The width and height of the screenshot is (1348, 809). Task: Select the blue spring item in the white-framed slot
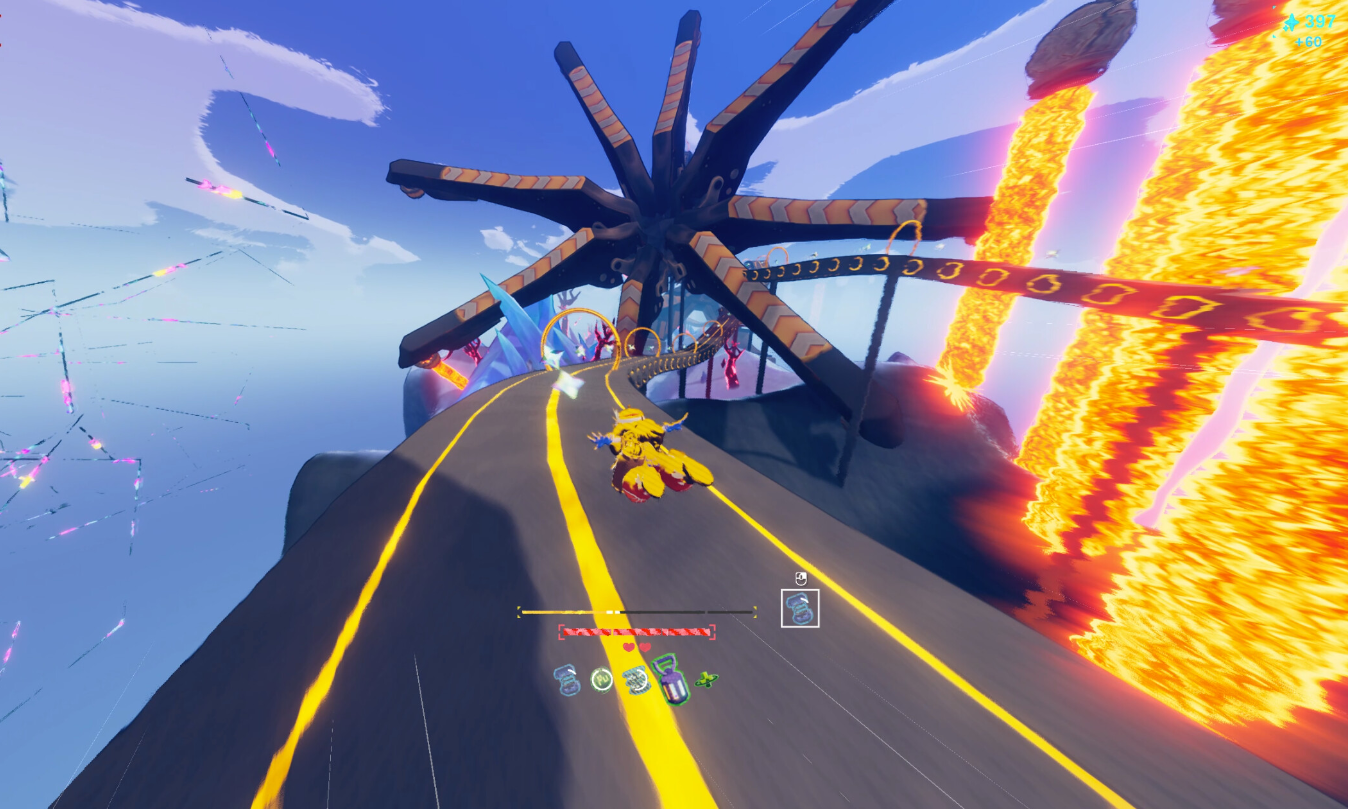[800, 608]
